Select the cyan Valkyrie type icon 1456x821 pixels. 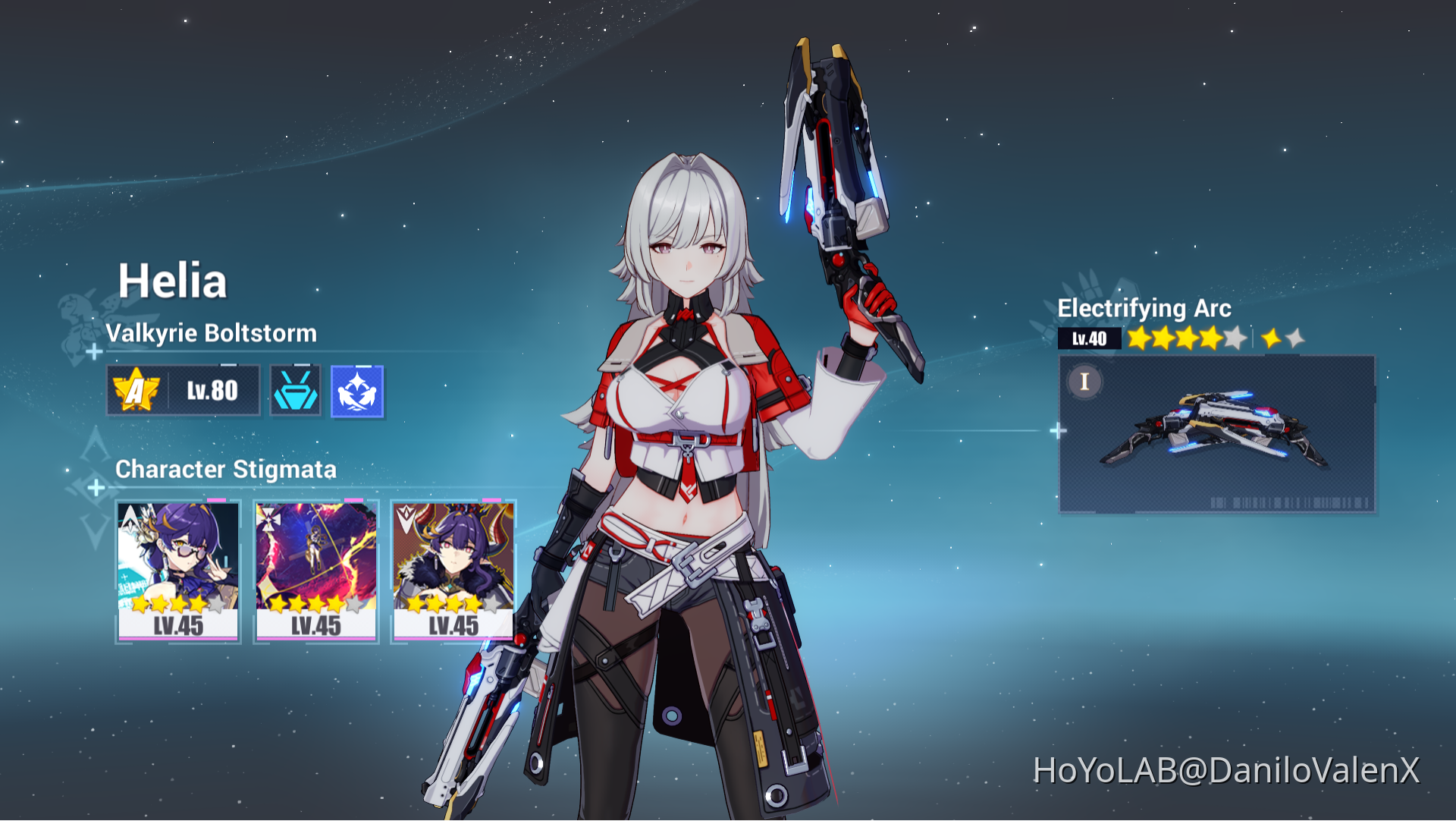296,390
